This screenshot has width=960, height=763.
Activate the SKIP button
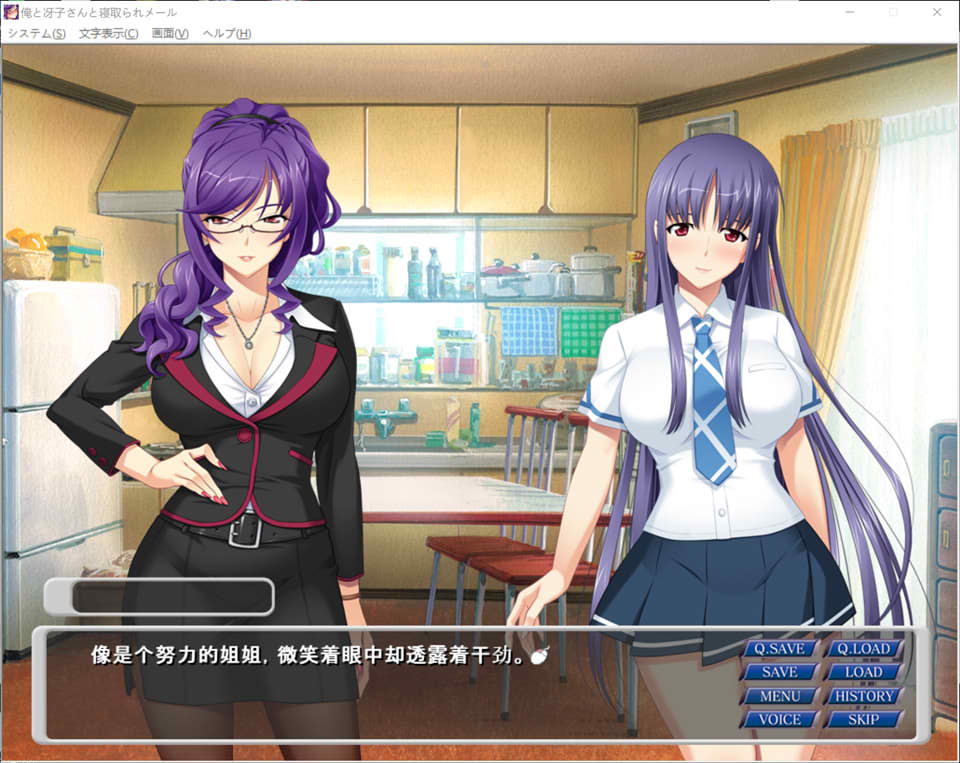864,719
